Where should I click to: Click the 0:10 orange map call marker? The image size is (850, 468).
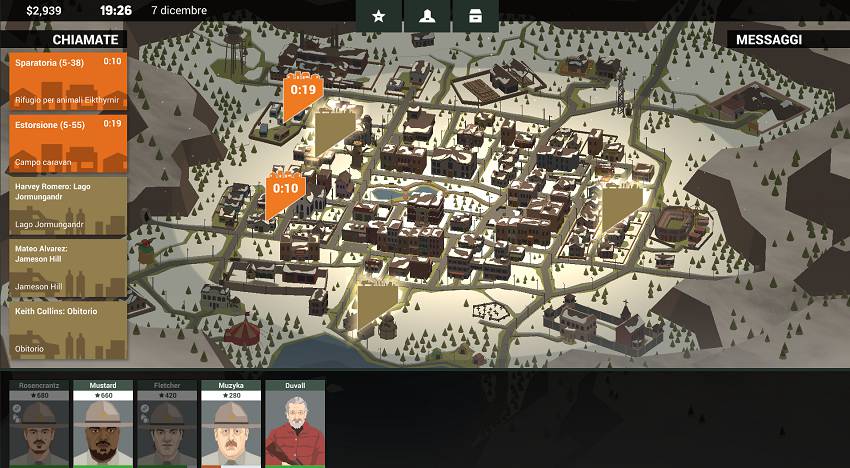click(285, 192)
